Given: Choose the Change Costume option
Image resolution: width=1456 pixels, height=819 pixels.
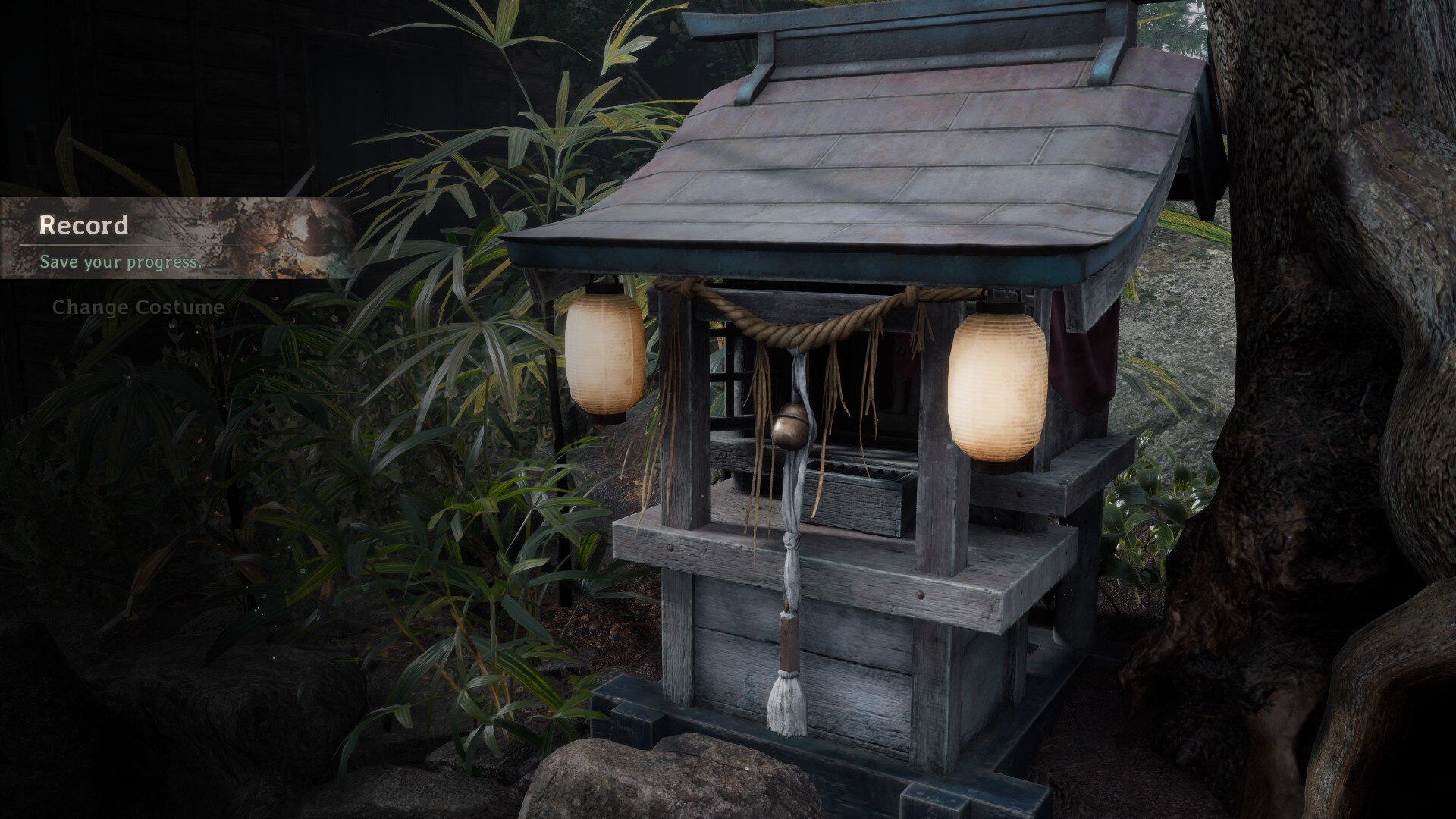Looking at the screenshot, I should point(138,307).
